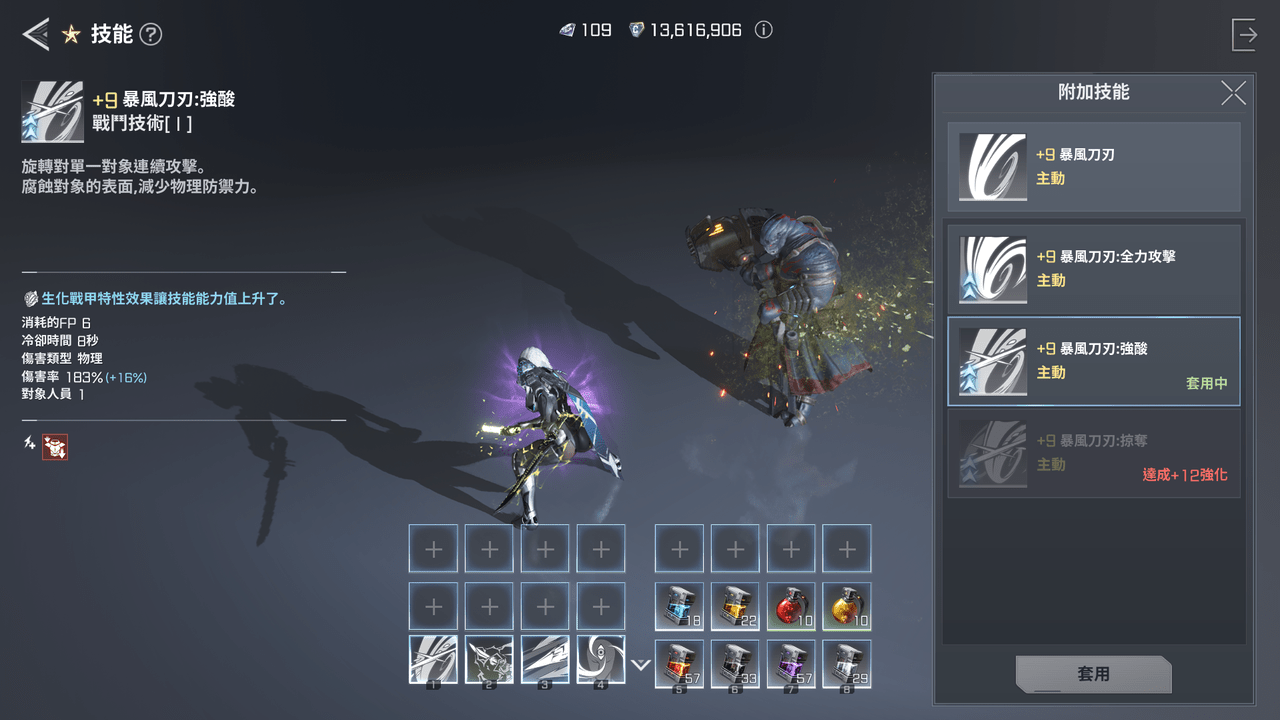Go back with the top-left arrow
1280x720 pixels.
[x=36, y=35]
